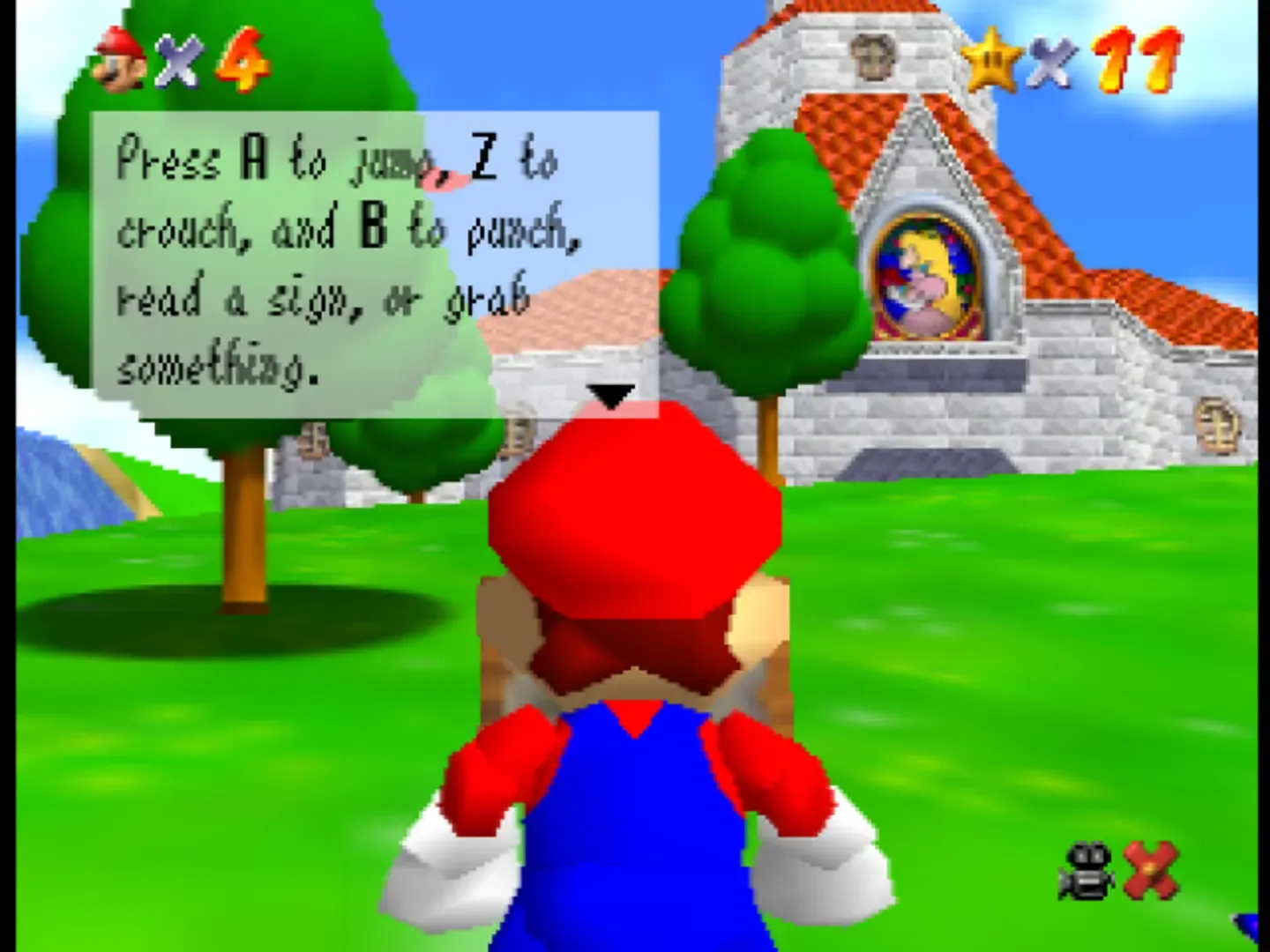Click the red X over the camera icon

[x=1151, y=868]
